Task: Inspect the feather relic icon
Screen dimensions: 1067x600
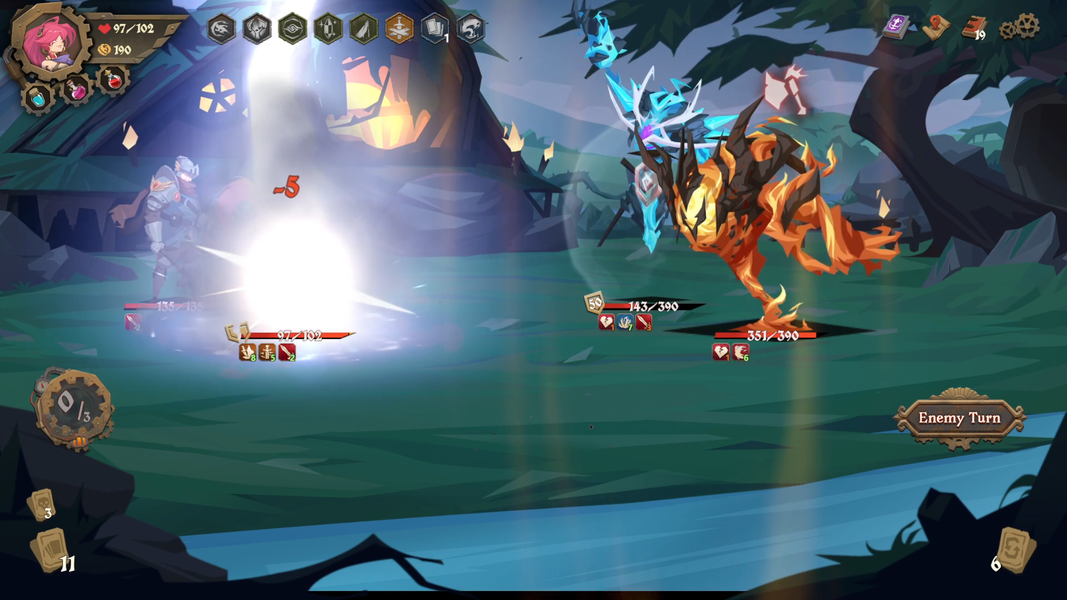Action: (363, 28)
